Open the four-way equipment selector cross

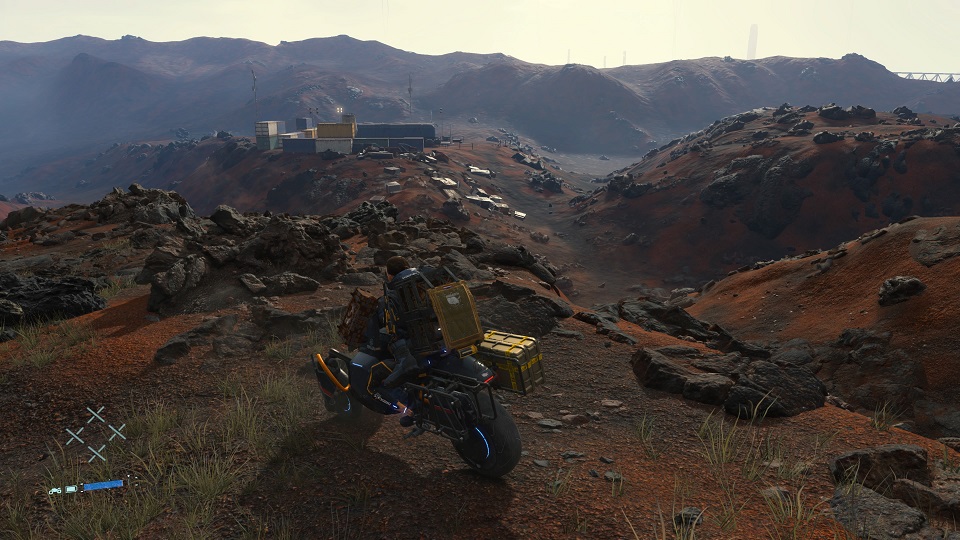96,434
